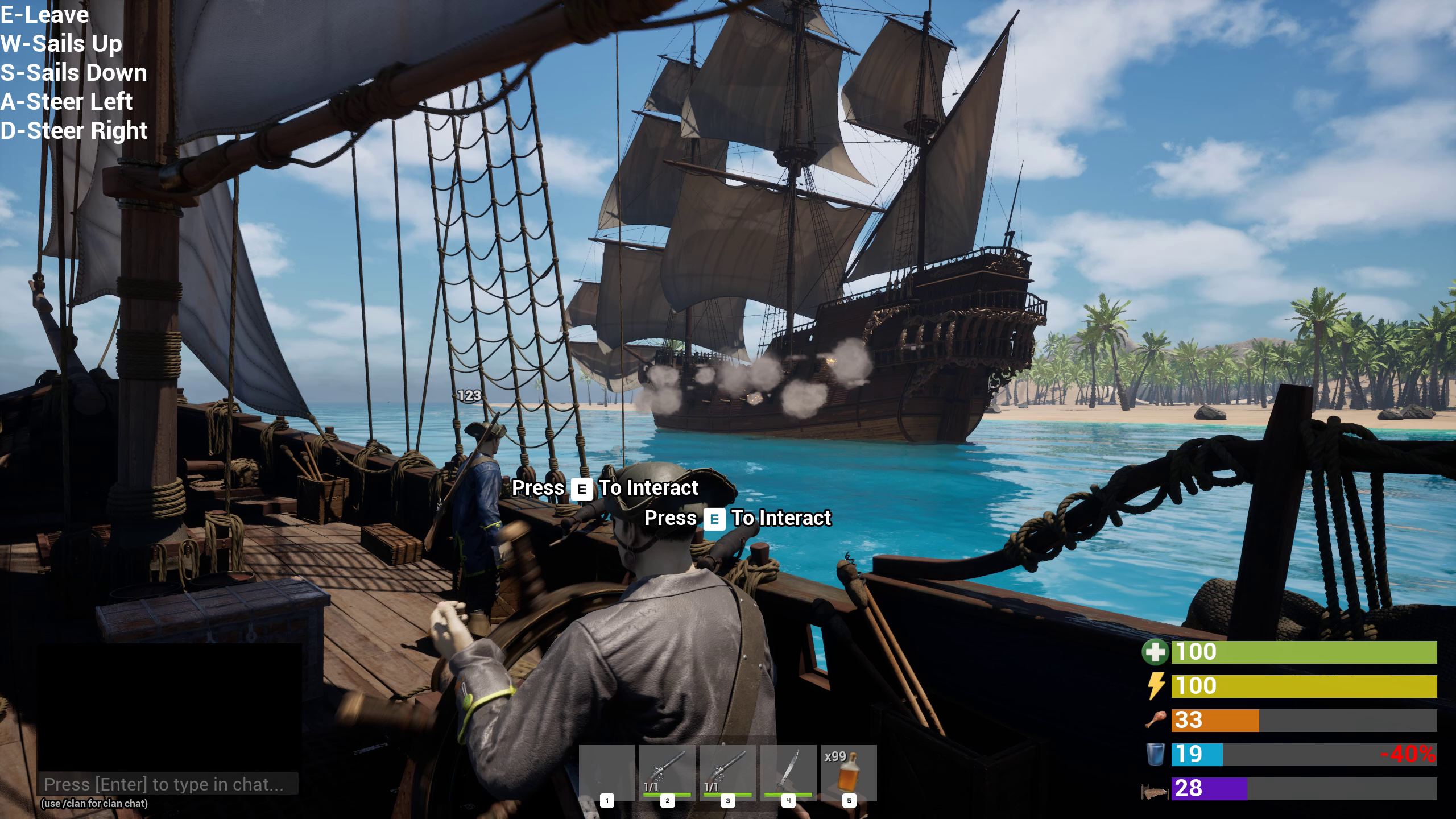Click the E-Leave control hint
Image resolution: width=1456 pixels, height=819 pixels.
point(44,15)
